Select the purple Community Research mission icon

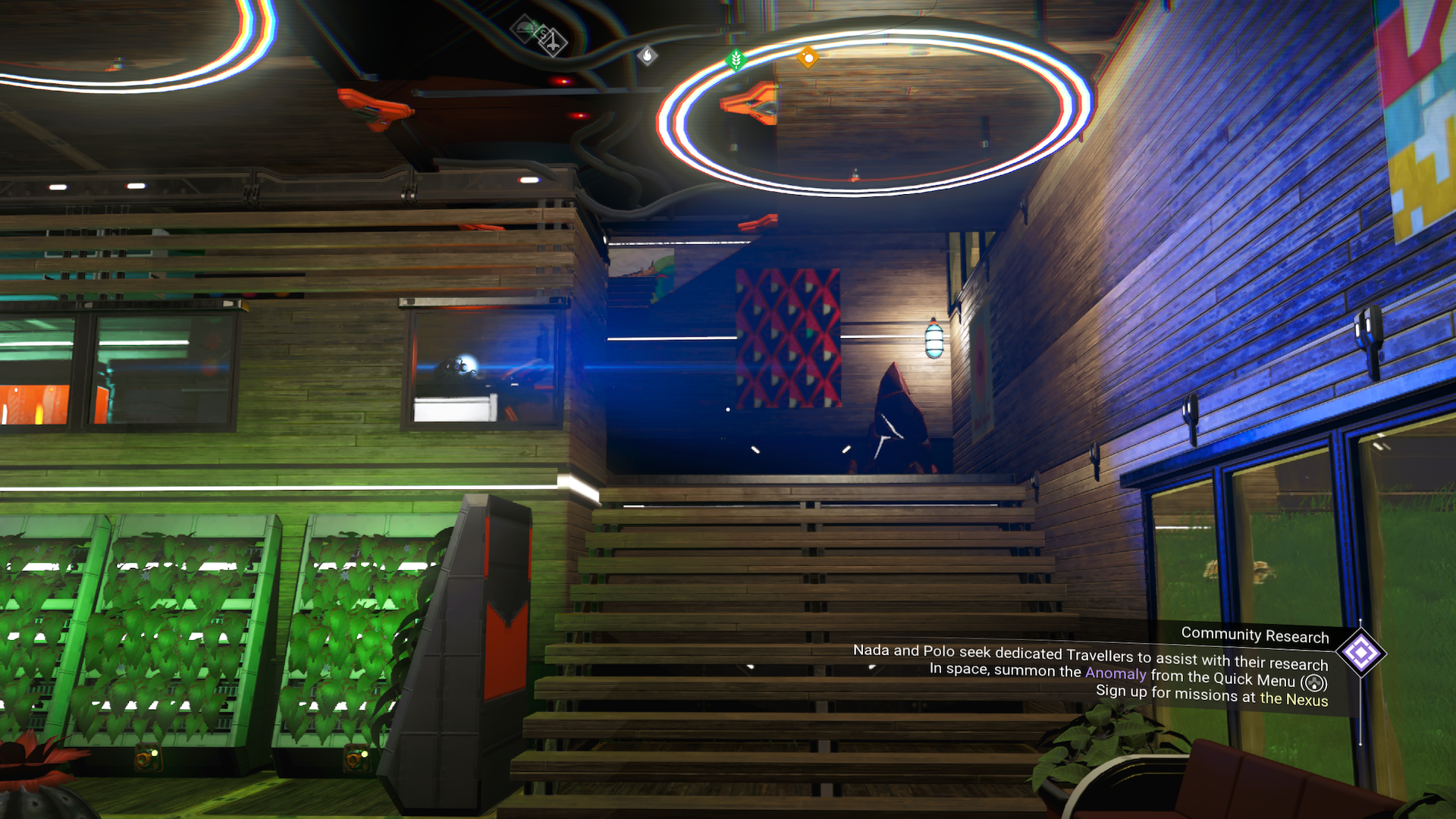click(1360, 652)
